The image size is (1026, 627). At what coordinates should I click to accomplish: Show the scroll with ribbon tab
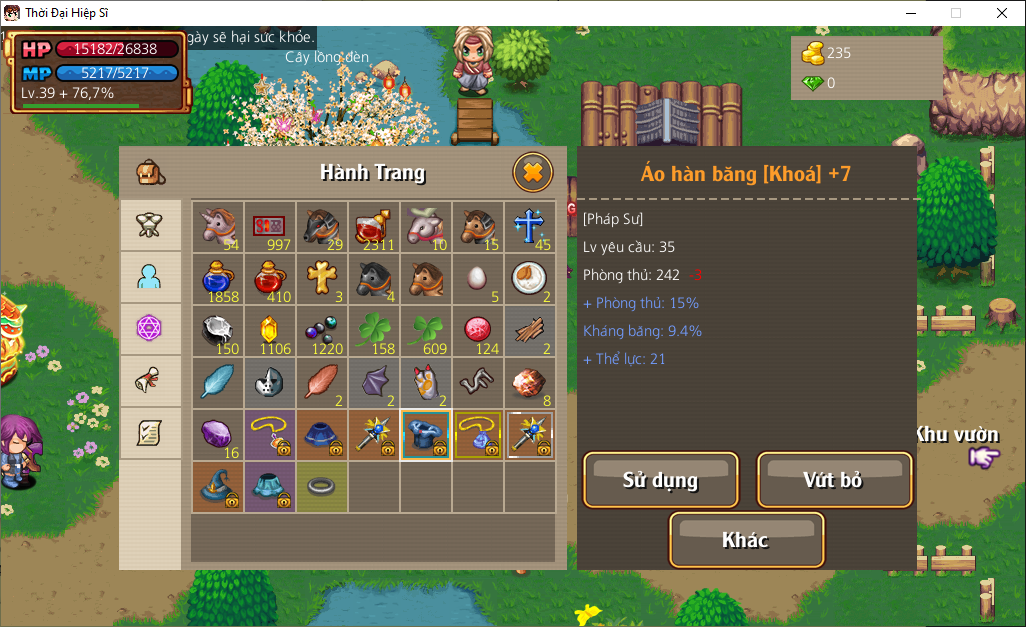click(151, 380)
